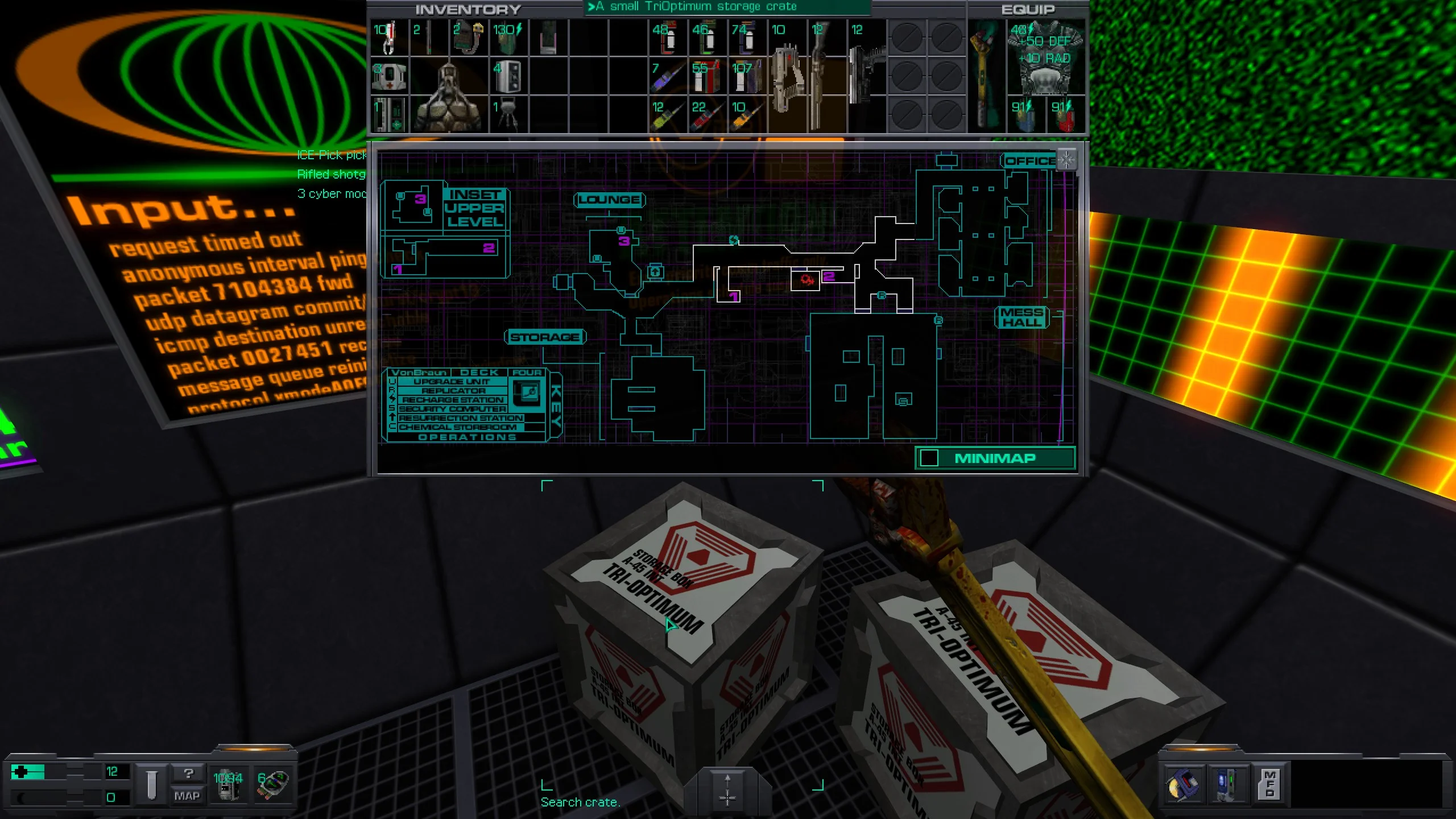This screenshot has width=1456, height=819.
Task: Select the ammo clip with count 48
Action: (668, 38)
